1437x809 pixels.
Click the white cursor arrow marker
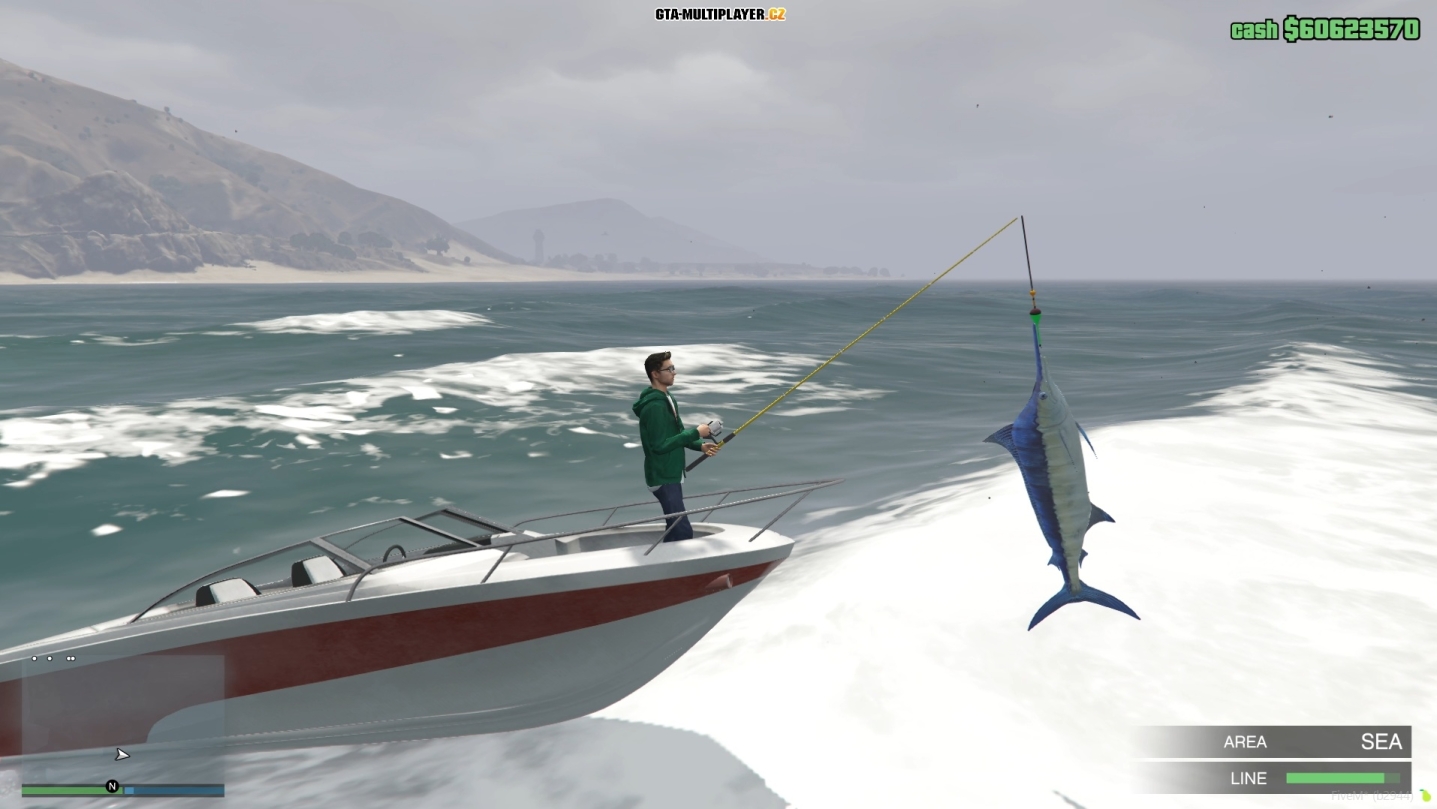tap(121, 753)
